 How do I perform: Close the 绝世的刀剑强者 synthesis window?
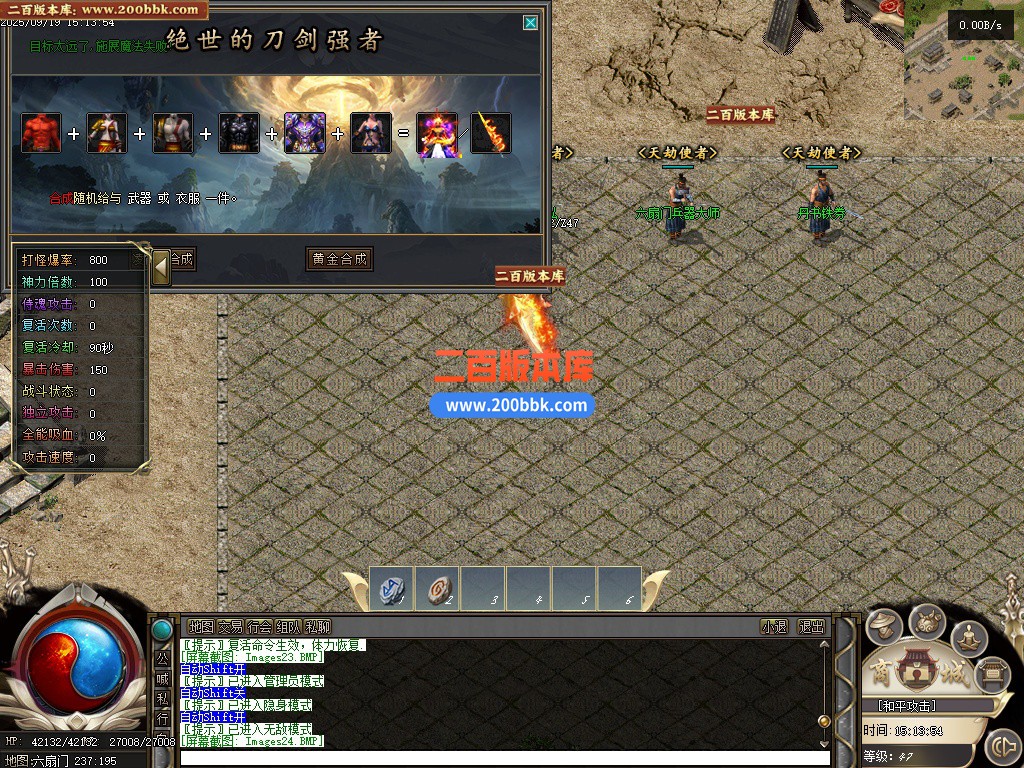click(530, 22)
